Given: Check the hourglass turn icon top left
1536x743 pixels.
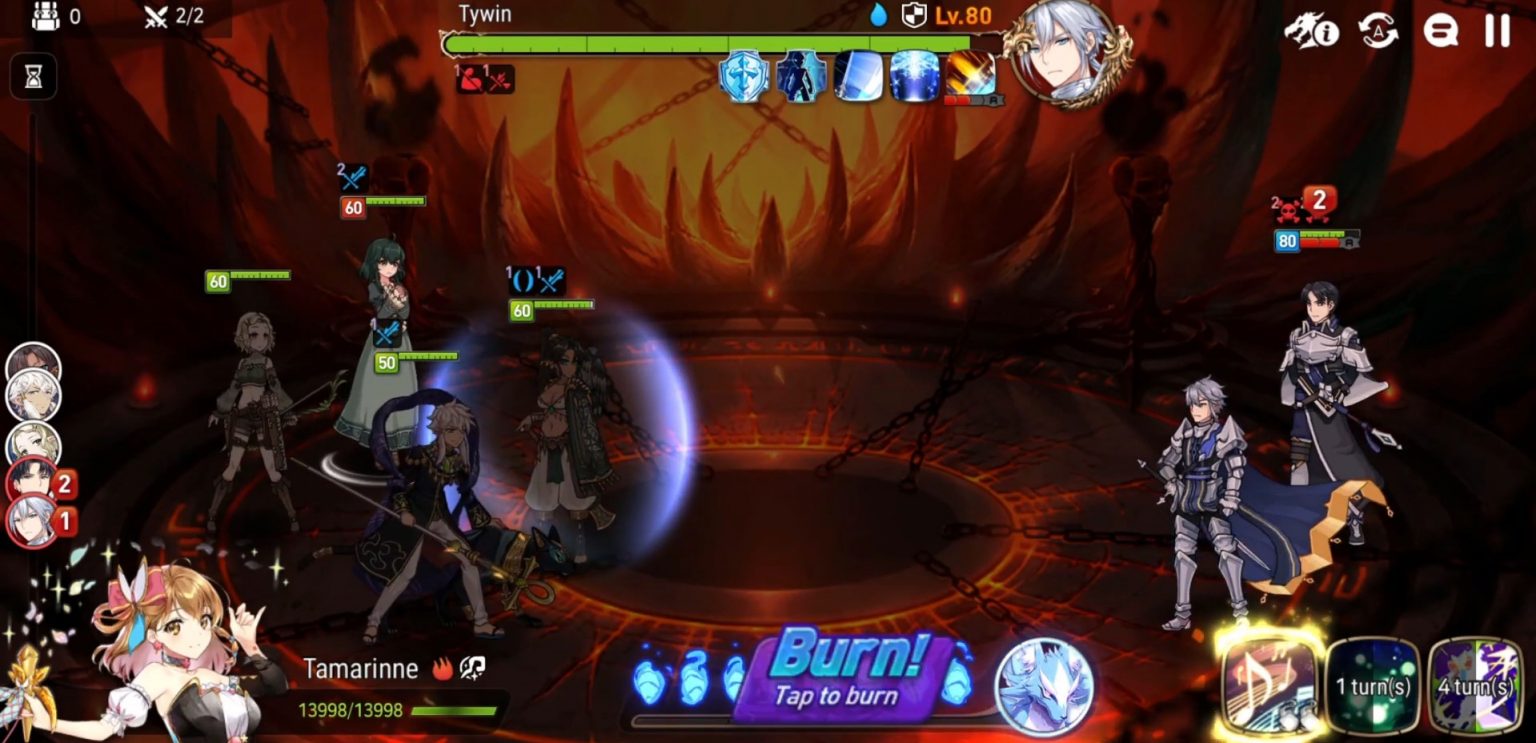Looking at the screenshot, I should point(33,77).
